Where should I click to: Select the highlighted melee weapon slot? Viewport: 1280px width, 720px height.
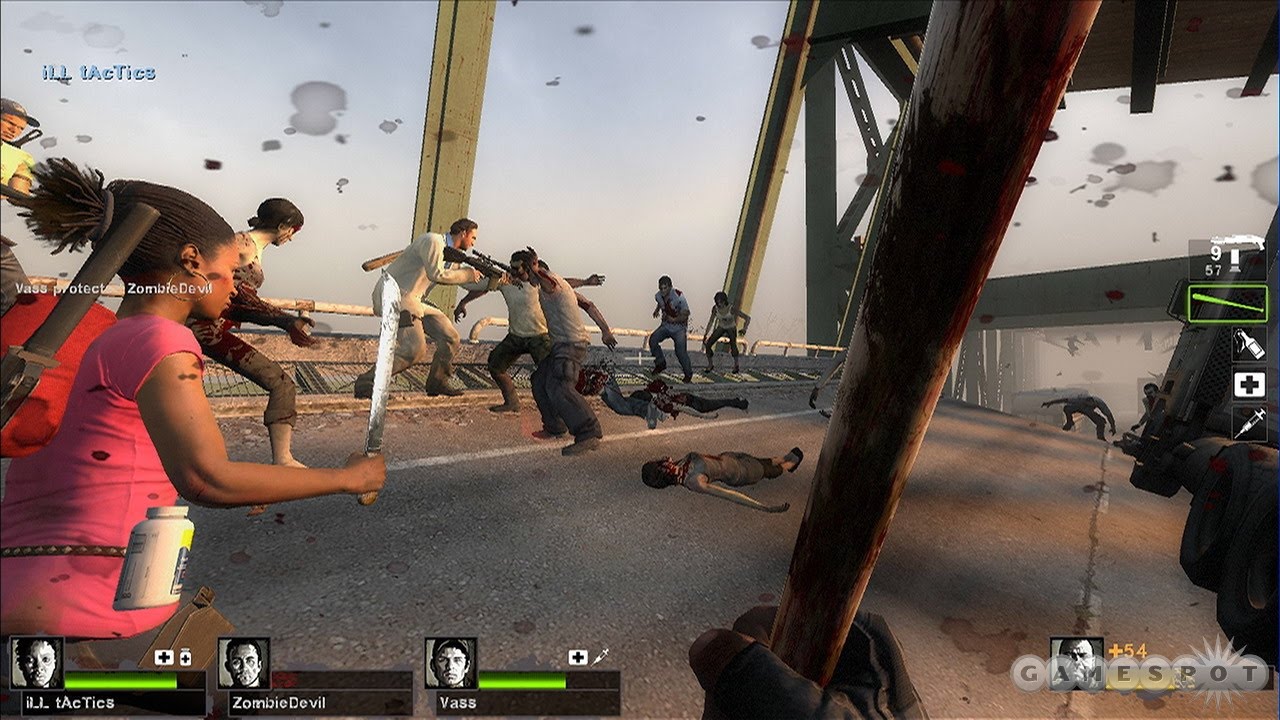coord(1228,302)
